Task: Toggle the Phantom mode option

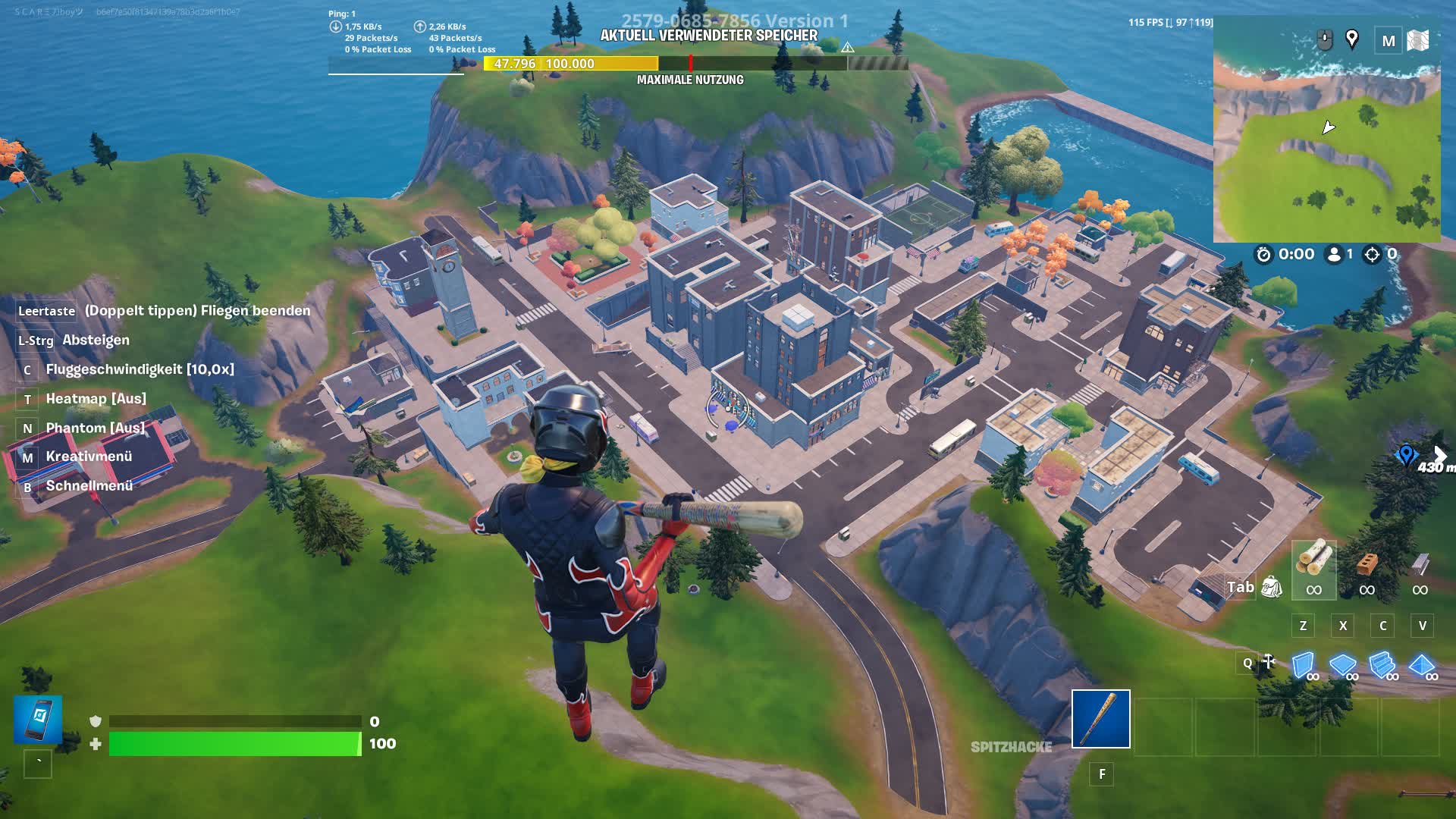Action: pyautogui.click(x=95, y=427)
